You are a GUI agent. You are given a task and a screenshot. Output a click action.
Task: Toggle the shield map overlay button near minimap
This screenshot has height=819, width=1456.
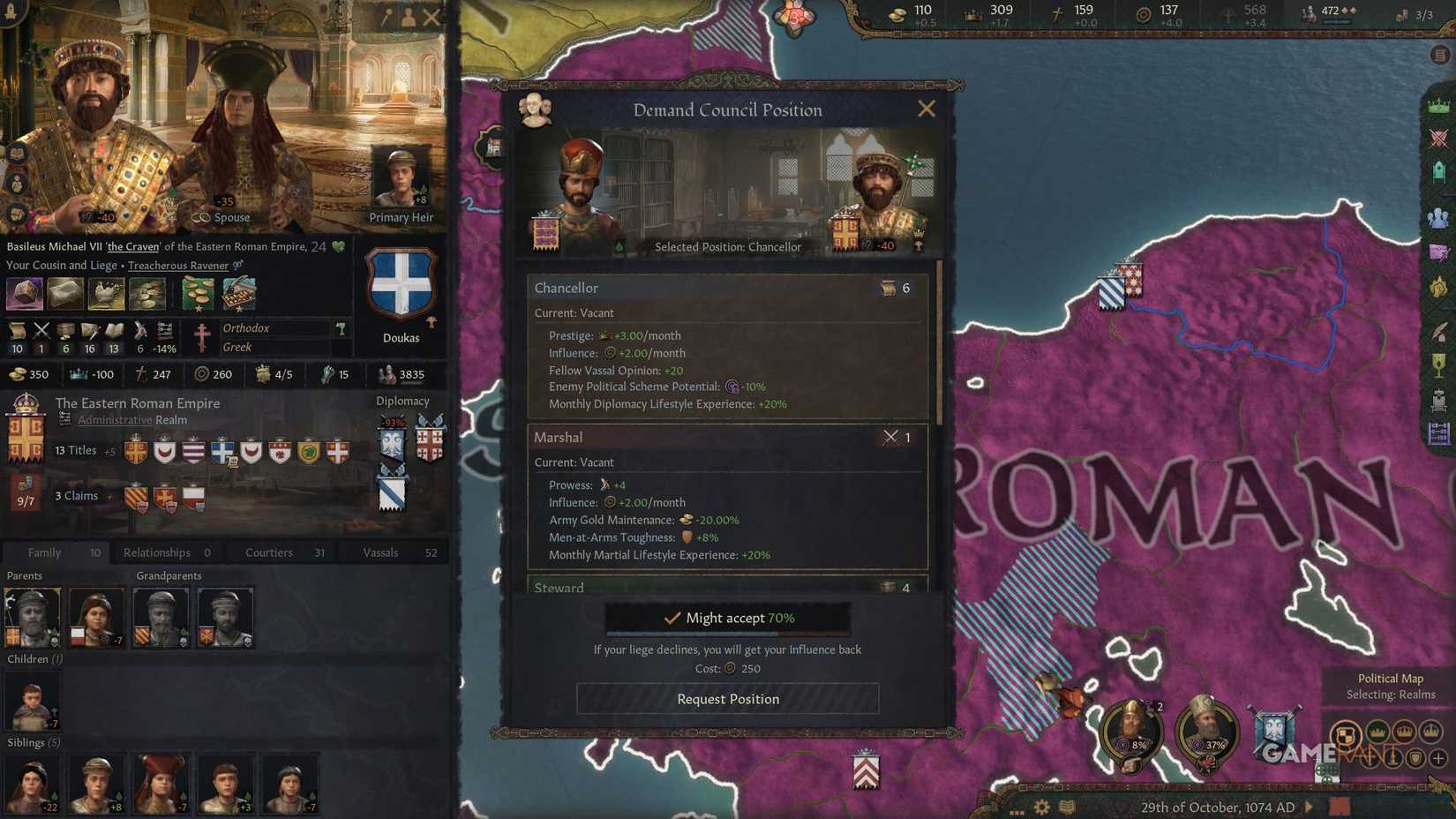click(x=1415, y=757)
